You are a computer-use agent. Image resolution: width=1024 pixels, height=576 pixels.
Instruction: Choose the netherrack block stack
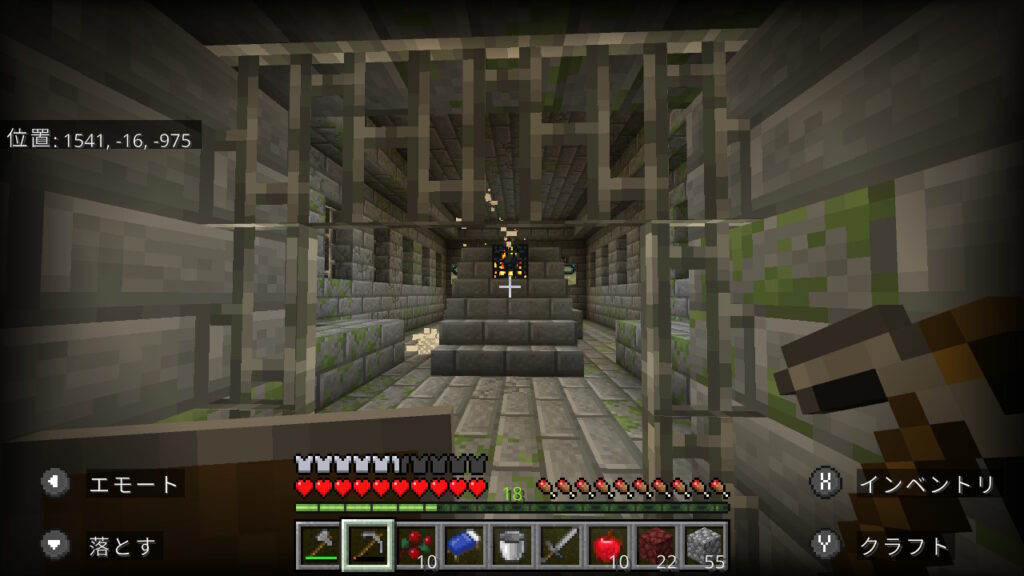coord(656,546)
